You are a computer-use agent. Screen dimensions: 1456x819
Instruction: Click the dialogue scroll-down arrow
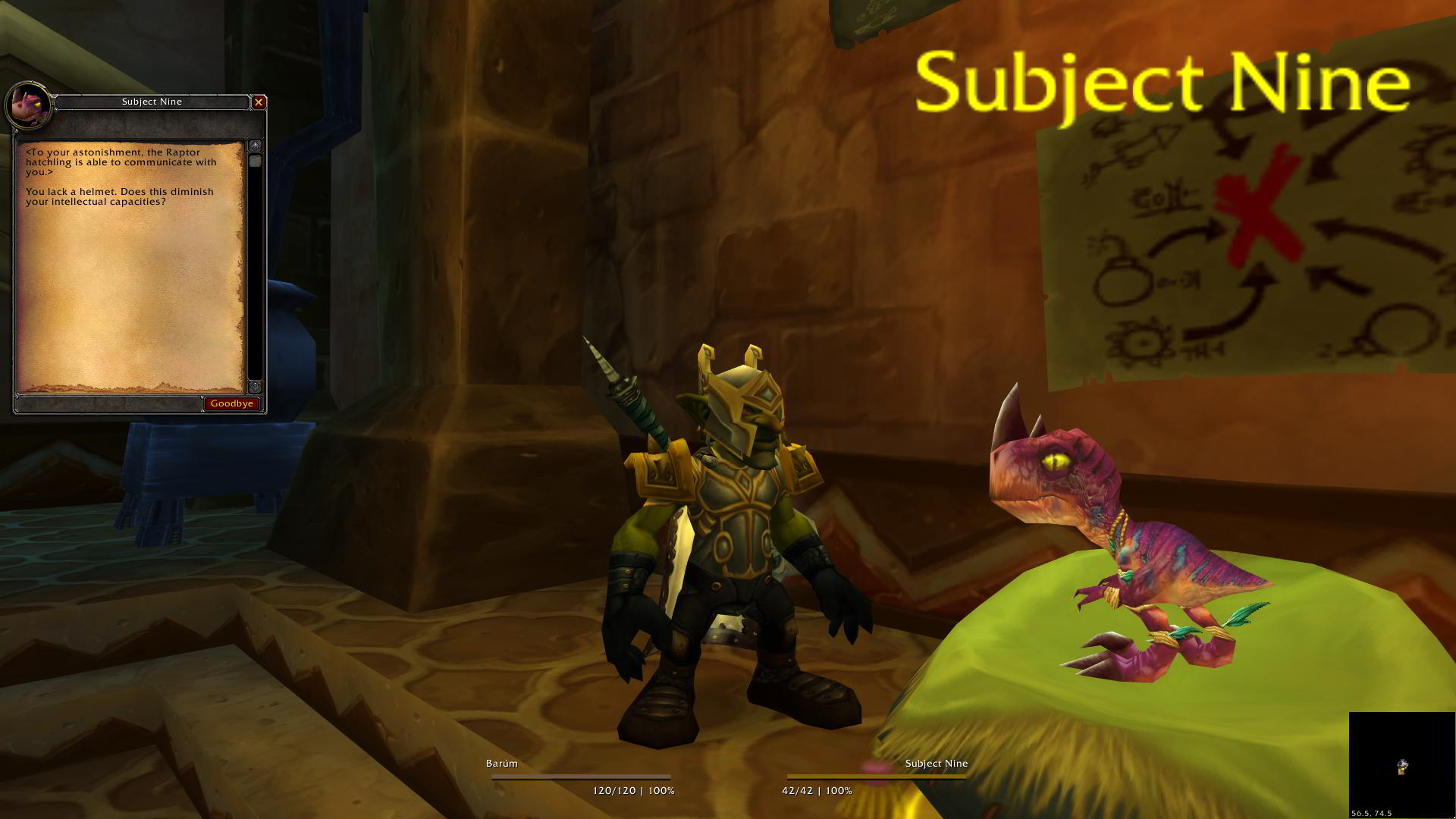click(x=256, y=387)
